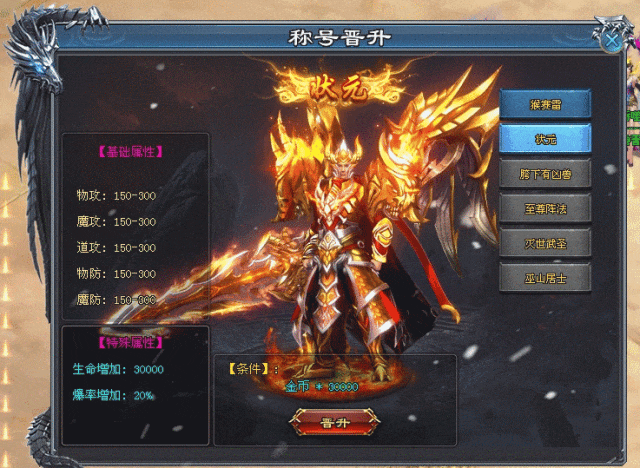Select the 猴赛雷 title
Viewport: 640px width, 468px height.
coord(545,105)
